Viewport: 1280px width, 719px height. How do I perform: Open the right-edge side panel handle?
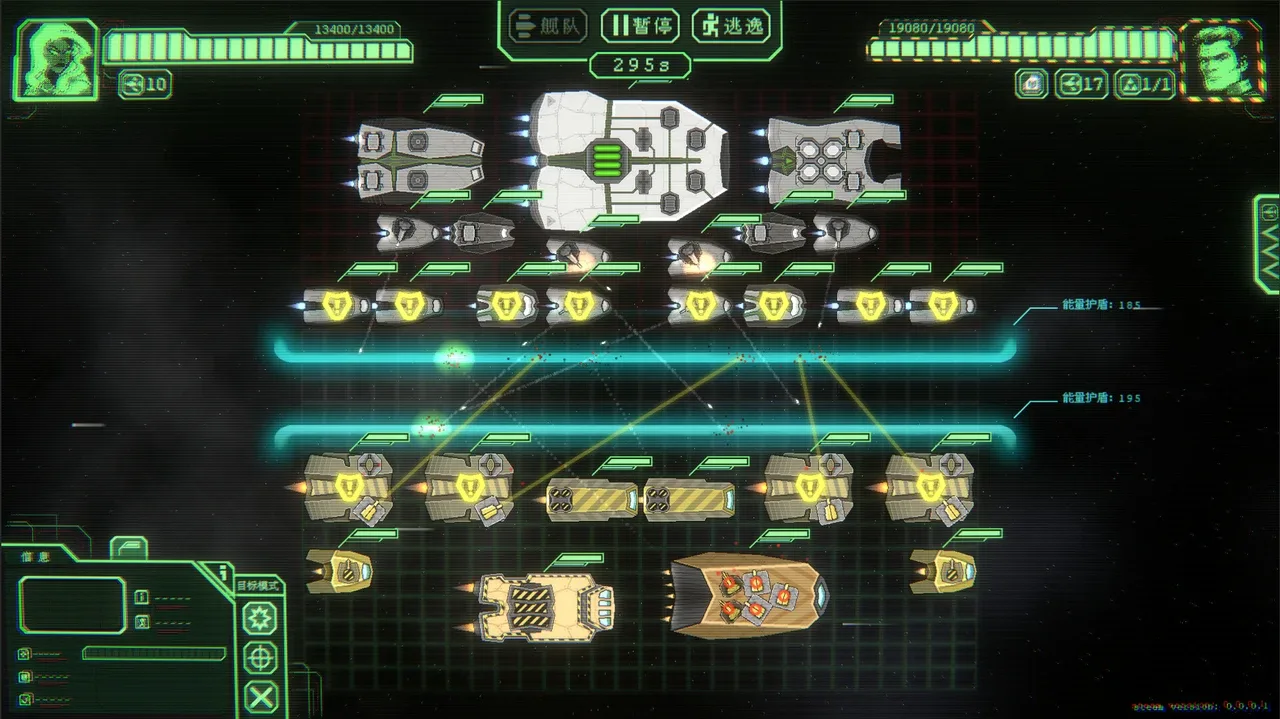point(1268,244)
